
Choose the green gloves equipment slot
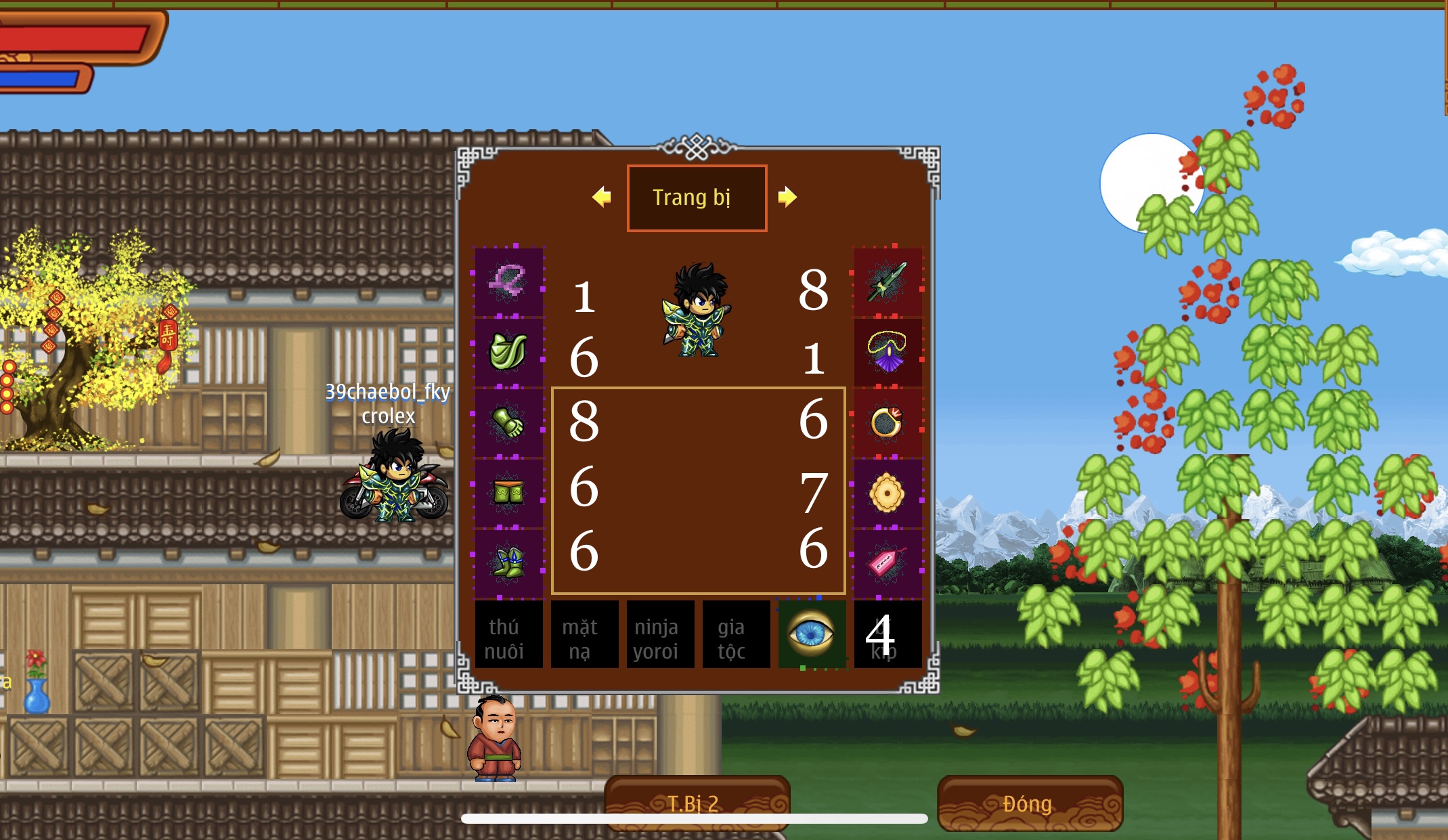(508, 422)
